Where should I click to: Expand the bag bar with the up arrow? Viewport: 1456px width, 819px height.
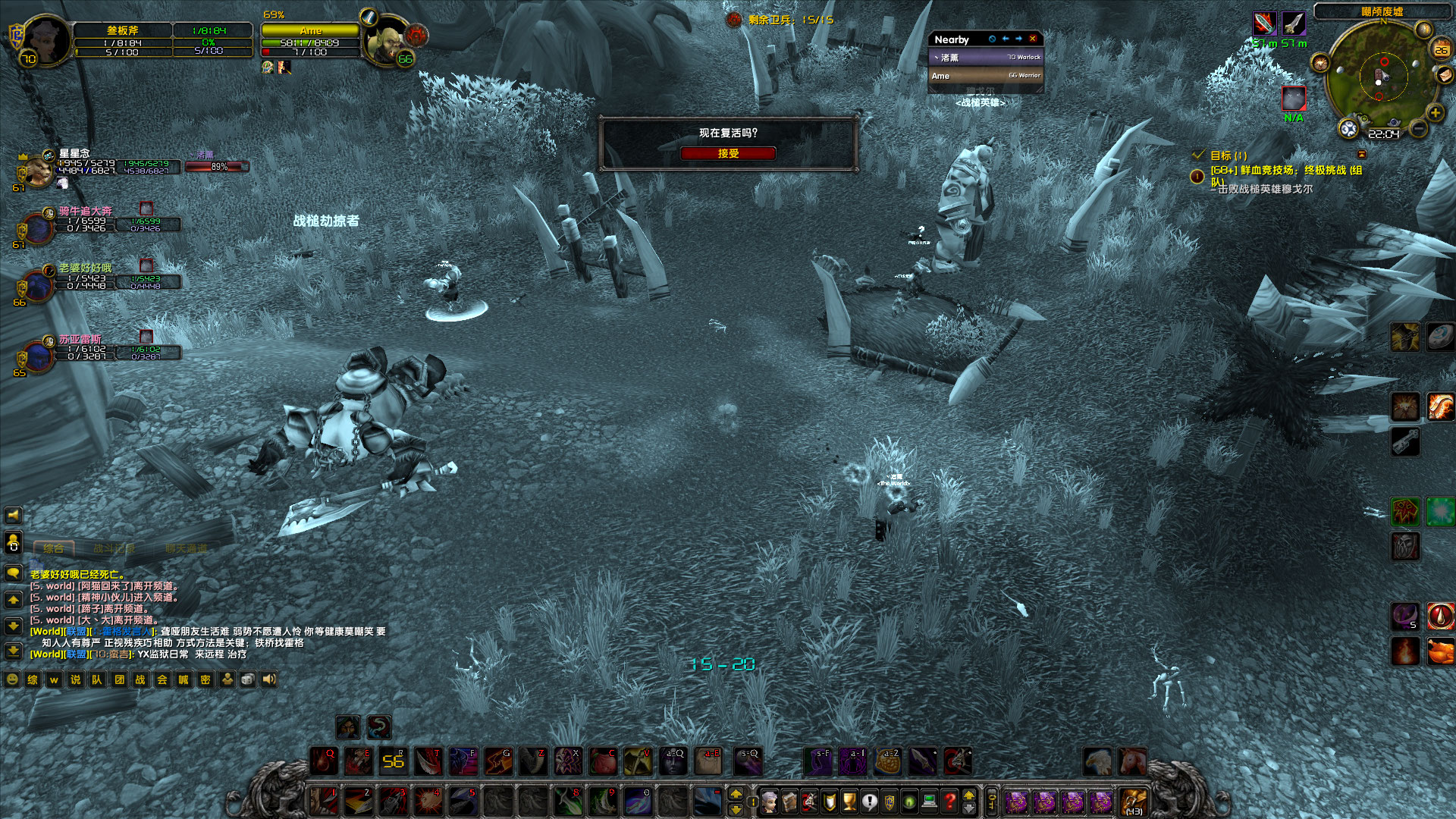click(x=968, y=793)
